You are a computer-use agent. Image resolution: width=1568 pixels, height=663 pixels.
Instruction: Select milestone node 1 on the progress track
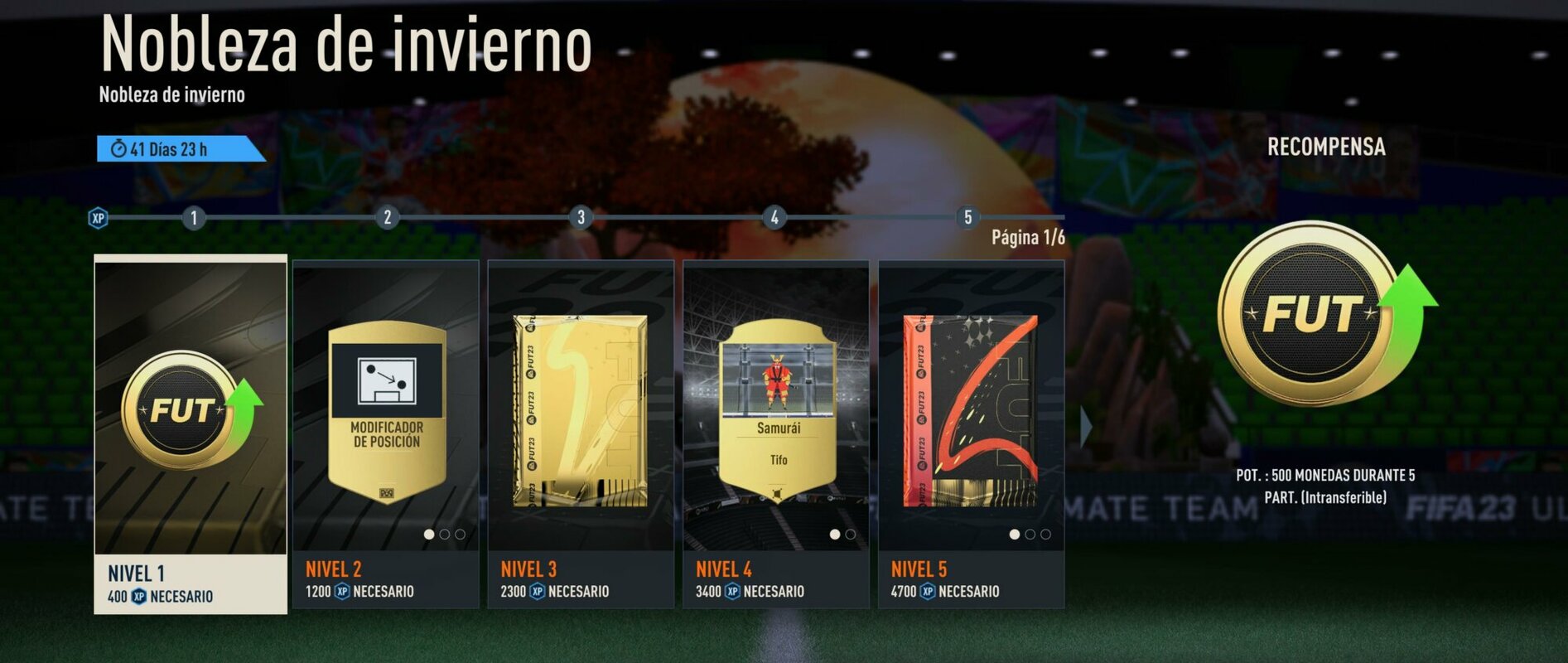click(193, 216)
